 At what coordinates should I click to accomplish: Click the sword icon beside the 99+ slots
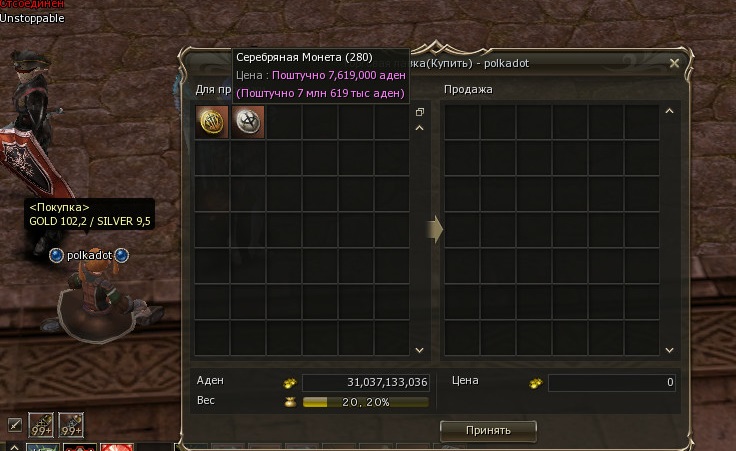coord(15,425)
